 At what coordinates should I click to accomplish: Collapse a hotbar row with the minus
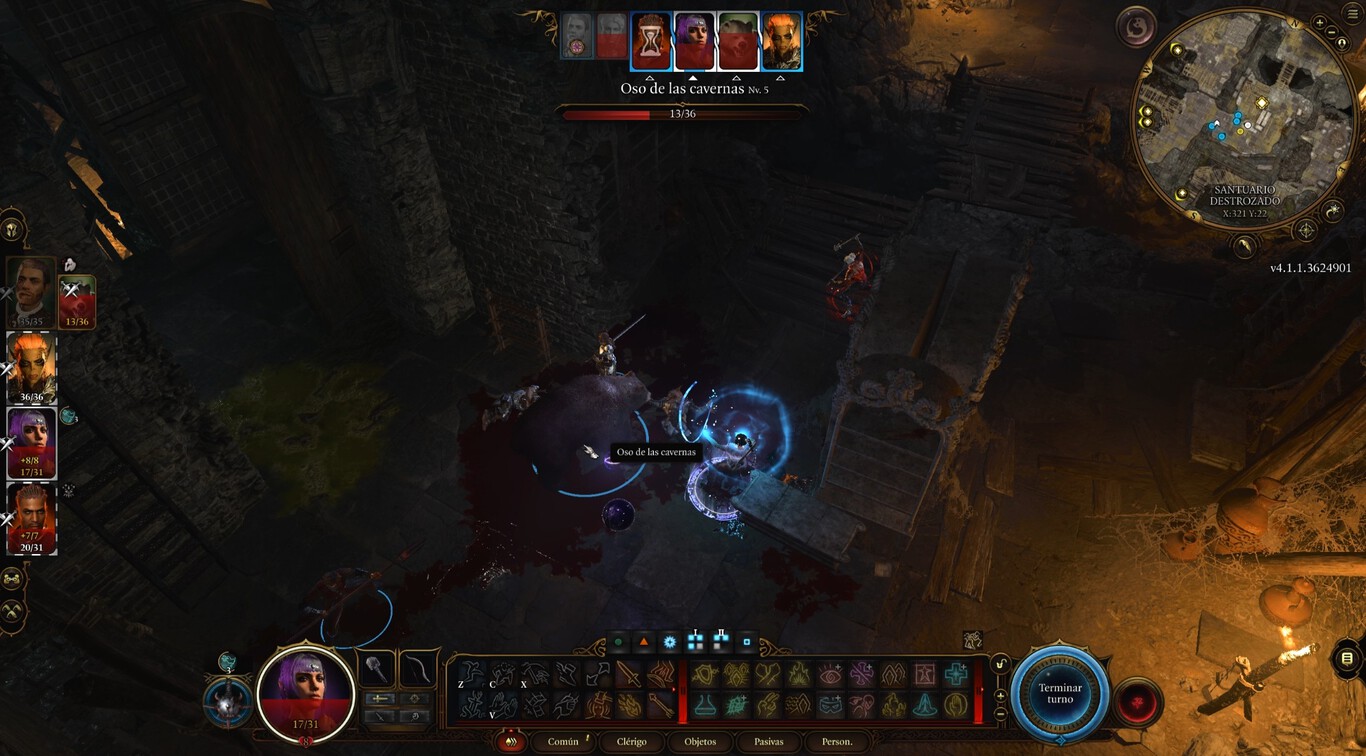(1001, 712)
